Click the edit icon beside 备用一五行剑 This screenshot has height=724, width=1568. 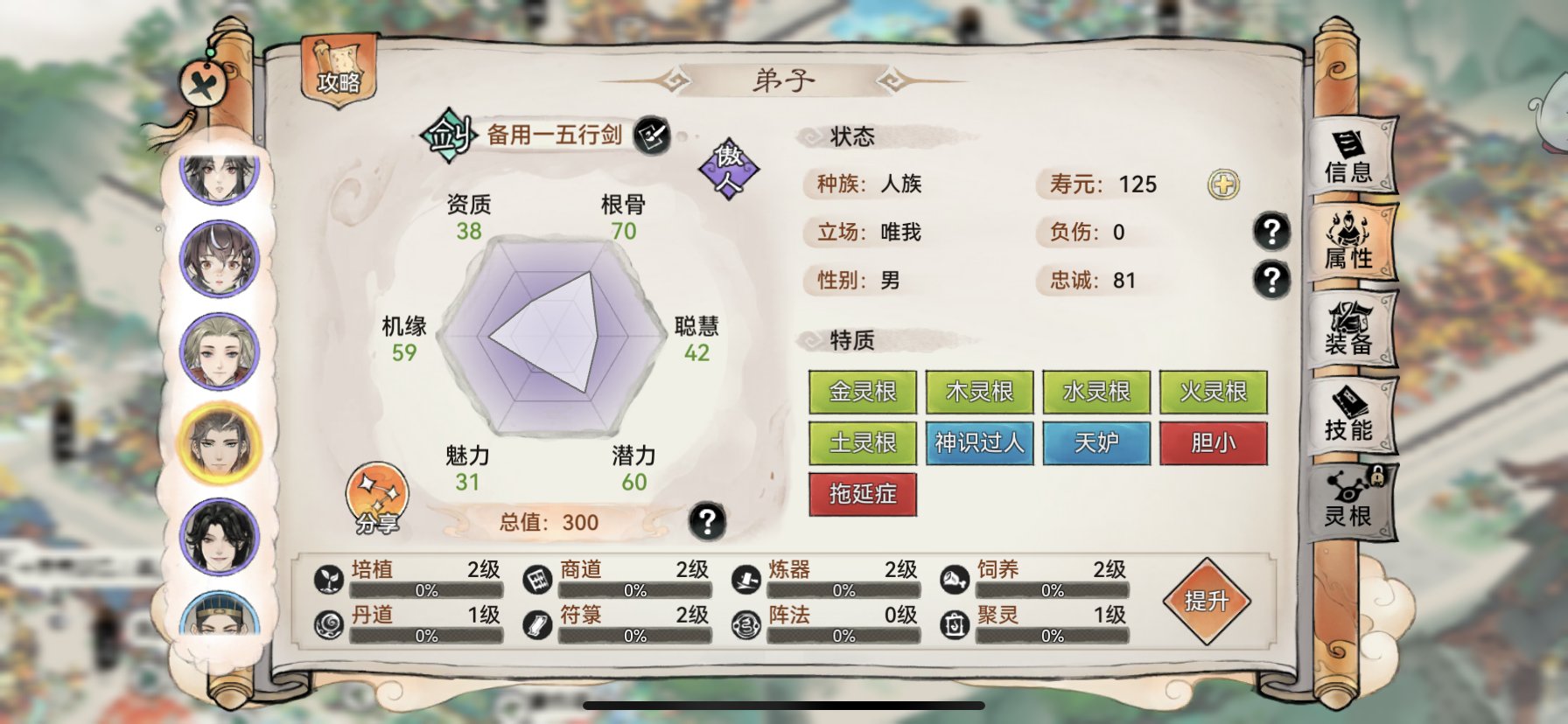(x=651, y=136)
